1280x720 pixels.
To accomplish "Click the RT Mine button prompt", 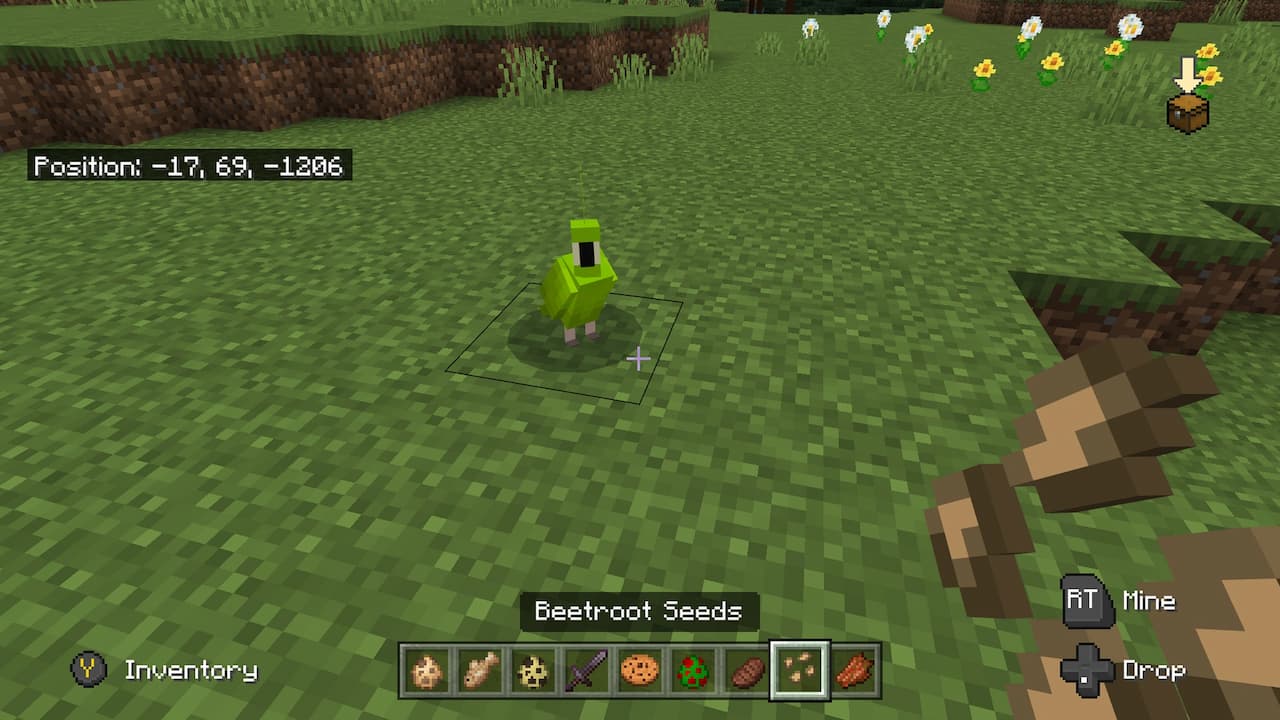I will tap(1088, 601).
